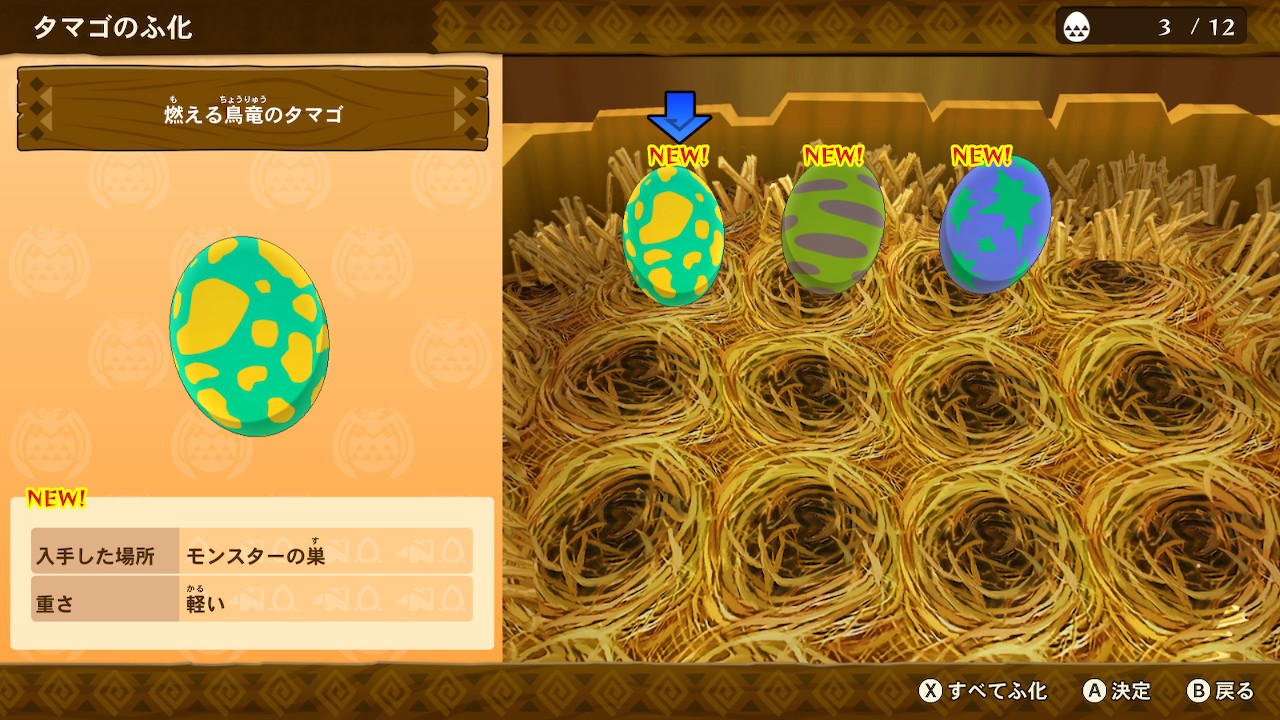
Task: Select the teal egg with yellow spots in the nest
Action: (673, 235)
